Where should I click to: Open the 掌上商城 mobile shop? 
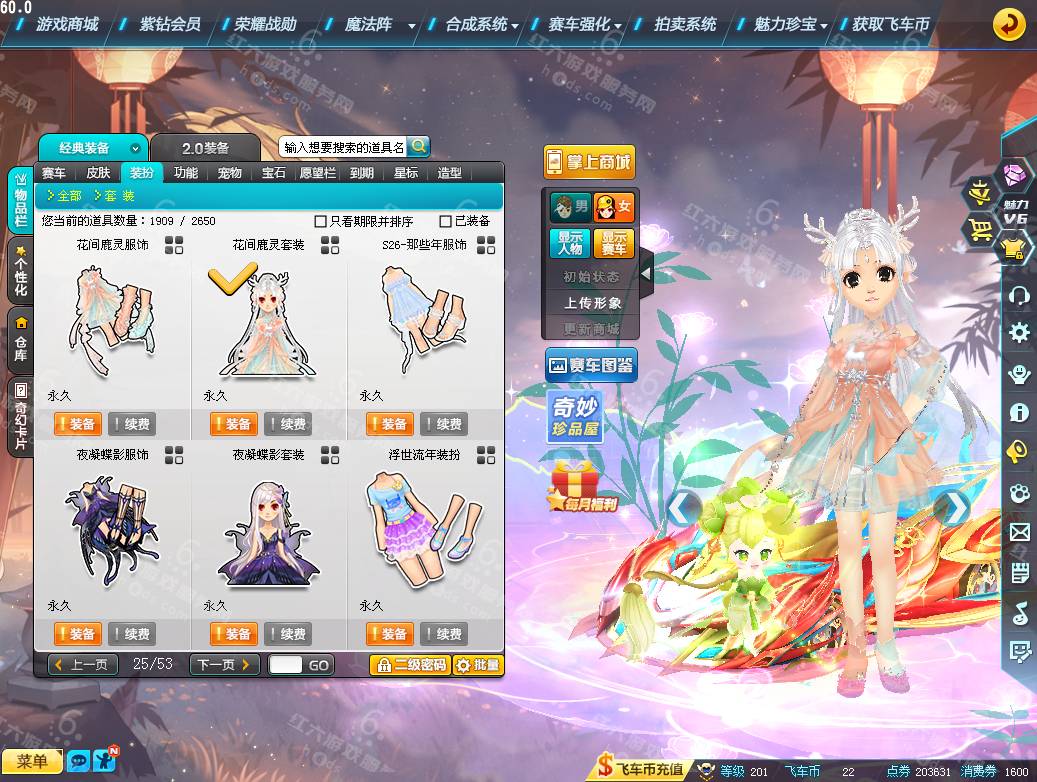[589, 162]
